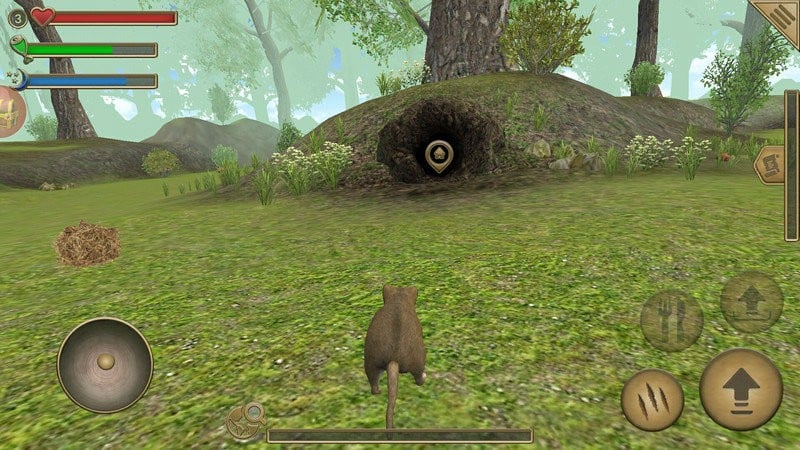Tap the smaller faded up-arrow button
The image size is (800, 450).
[x=751, y=302]
